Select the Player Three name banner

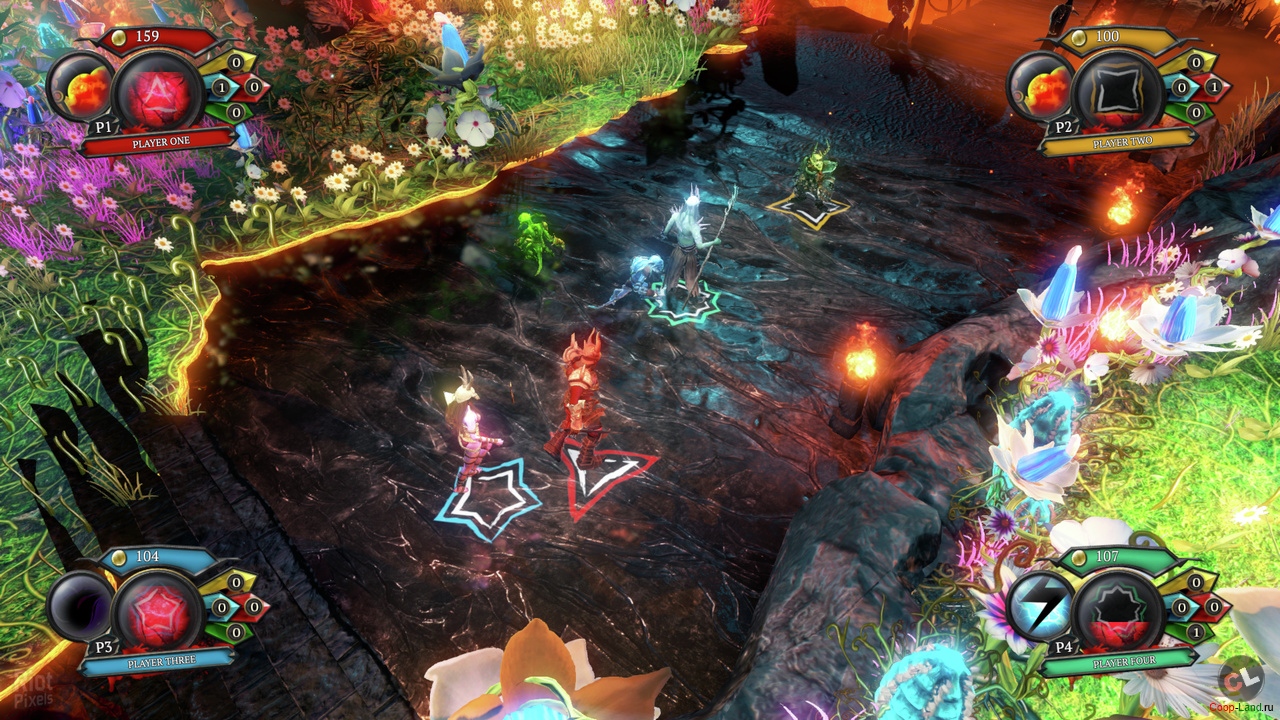point(160,661)
